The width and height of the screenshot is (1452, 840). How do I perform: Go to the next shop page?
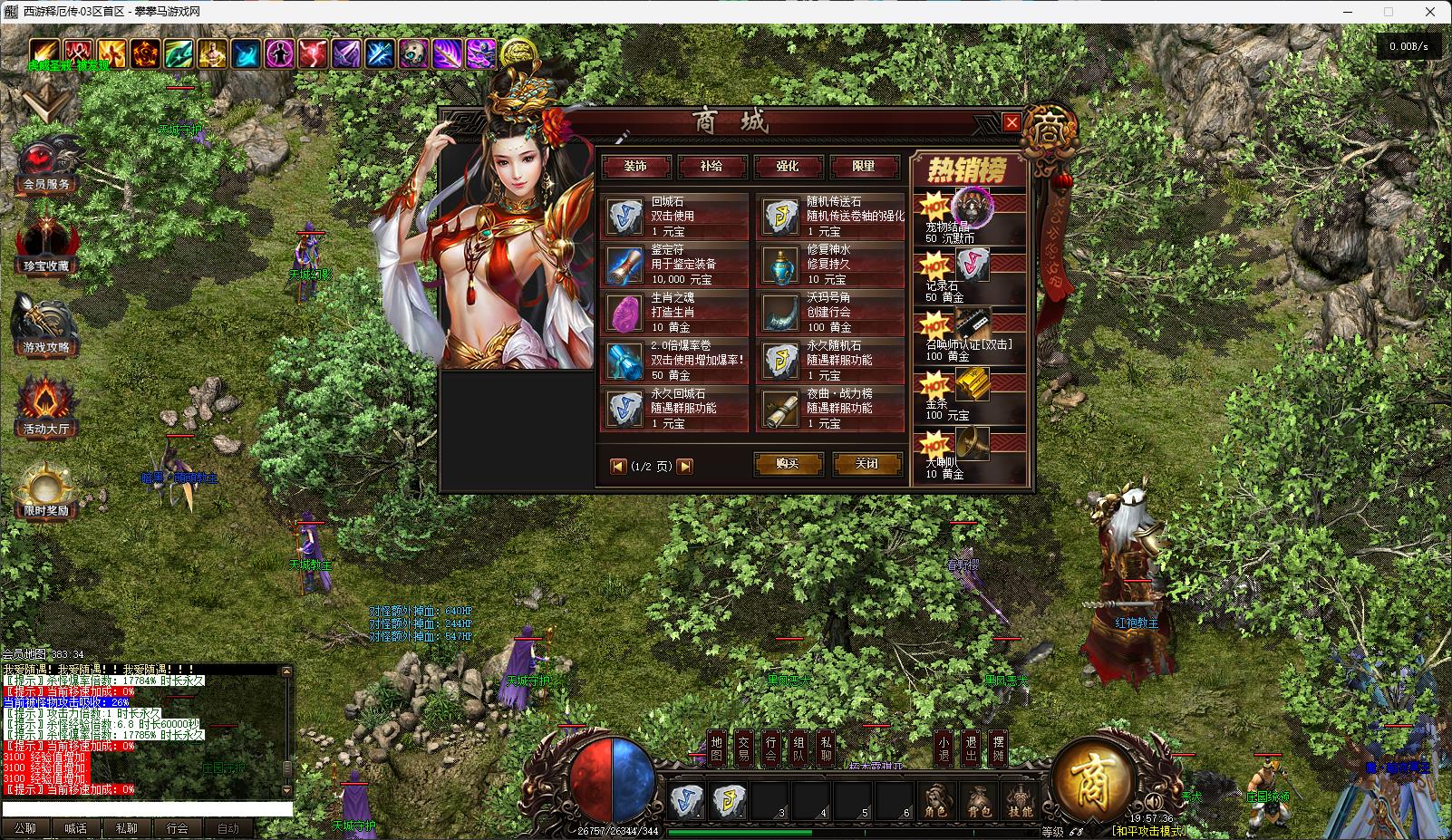pos(685,466)
